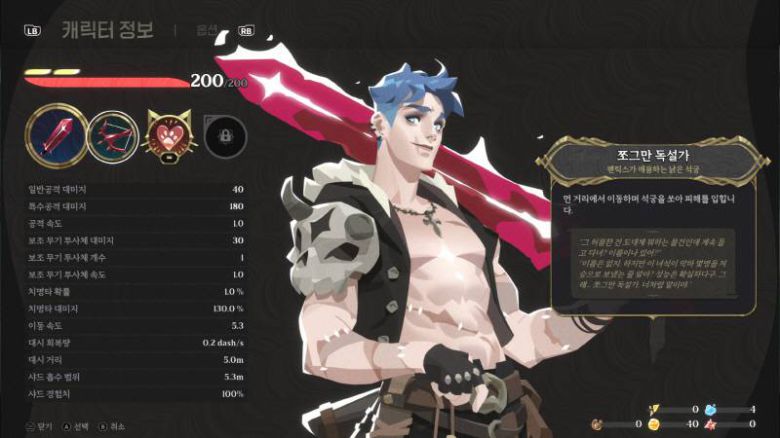Select the red crossbow secondary weapon icon

click(x=112, y=136)
